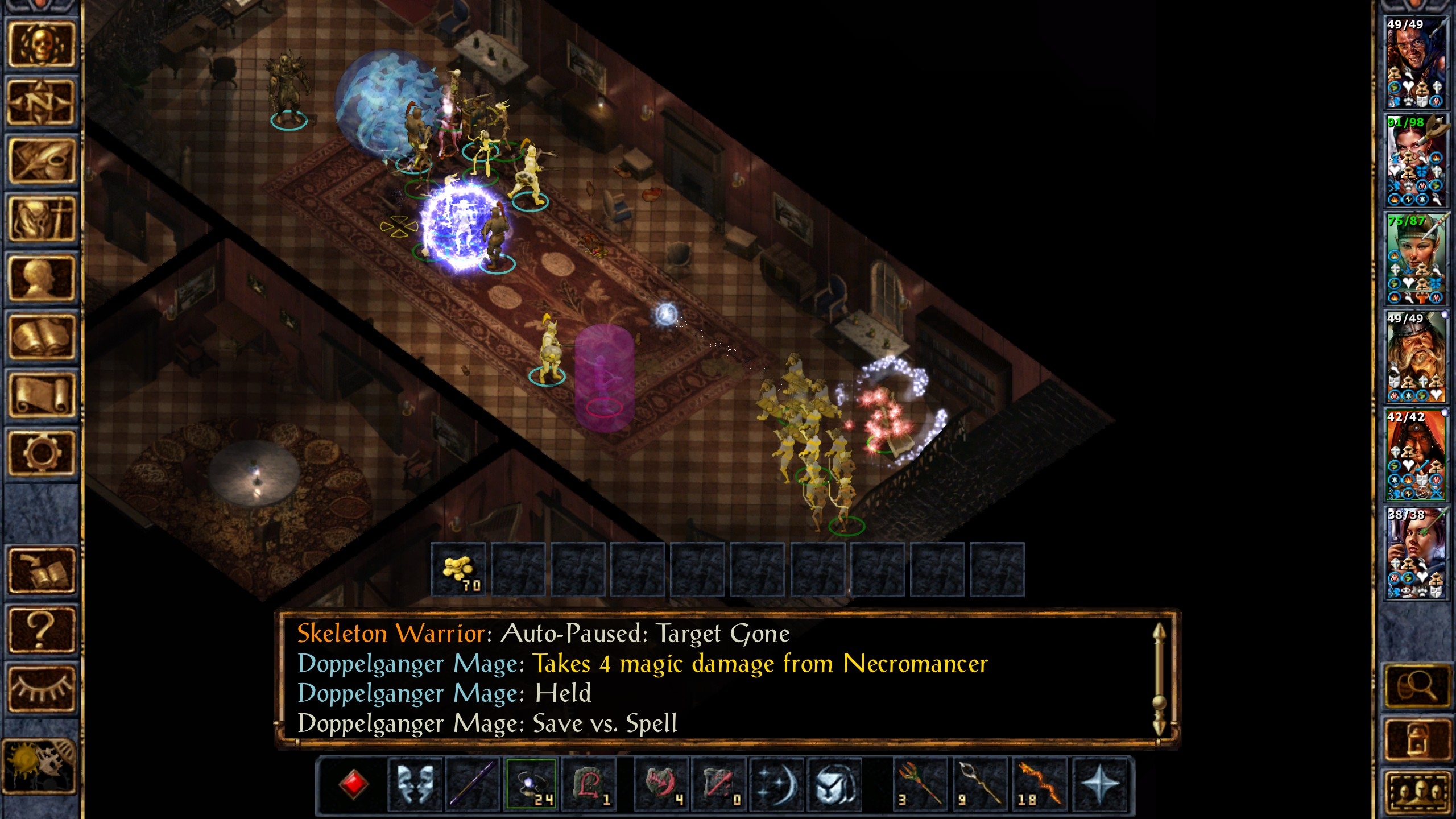Open the inventory screen button

(x=41, y=220)
